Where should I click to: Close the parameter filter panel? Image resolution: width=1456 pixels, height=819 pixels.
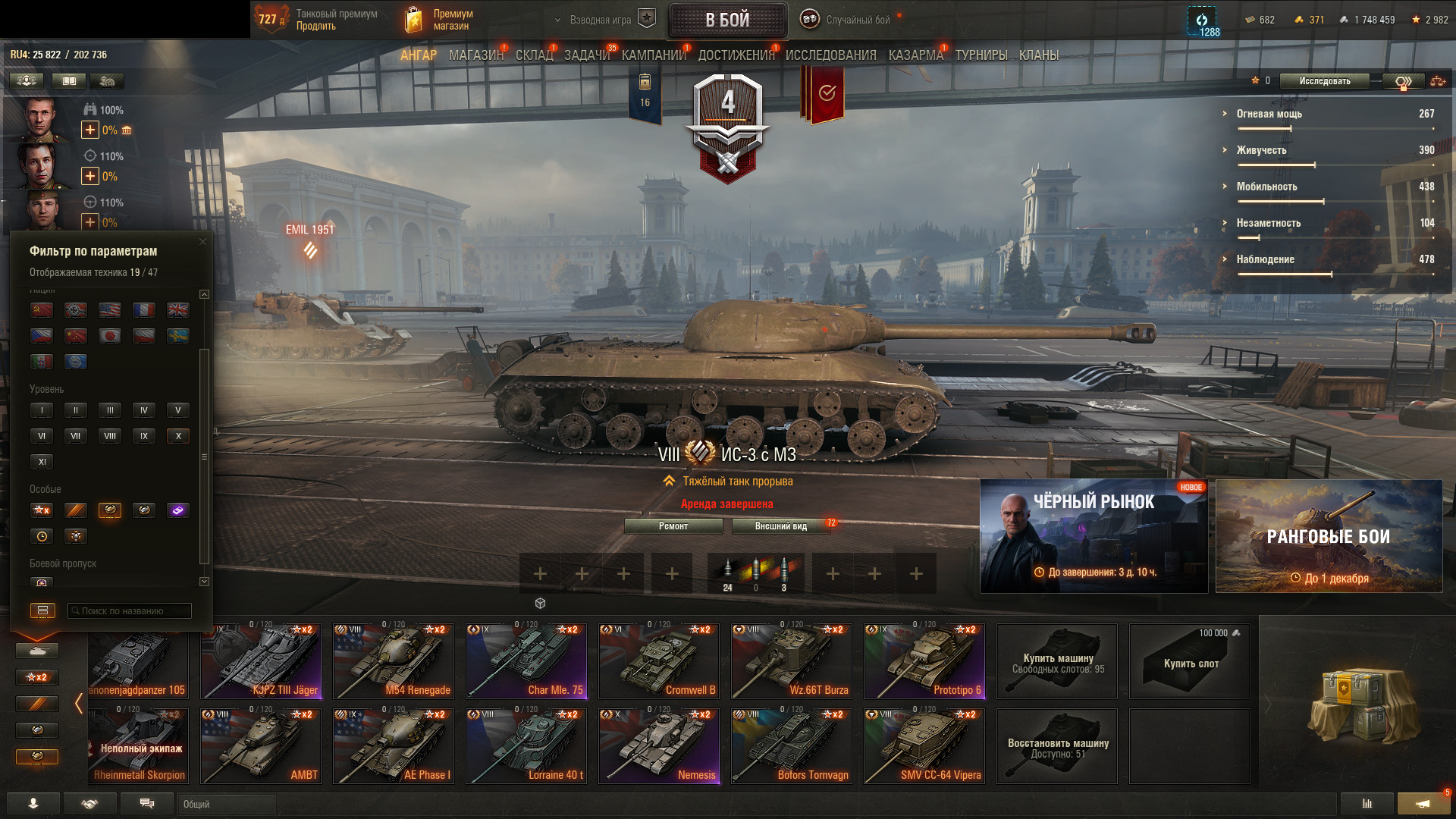pyautogui.click(x=202, y=242)
